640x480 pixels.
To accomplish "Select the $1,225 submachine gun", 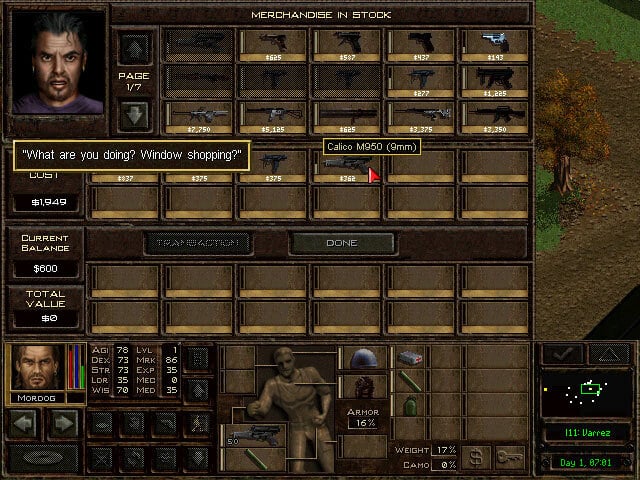I will pyautogui.click(x=494, y=80).
